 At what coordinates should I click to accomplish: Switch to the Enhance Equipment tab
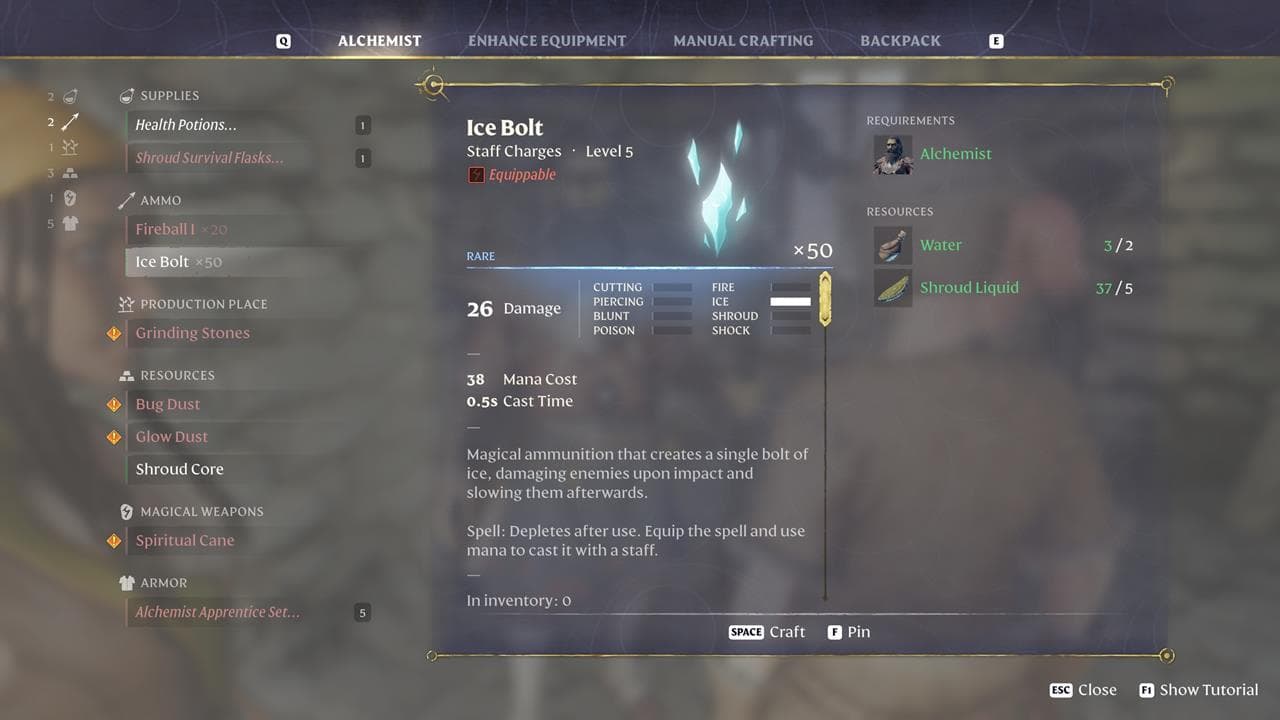click(x=547, y=41)
